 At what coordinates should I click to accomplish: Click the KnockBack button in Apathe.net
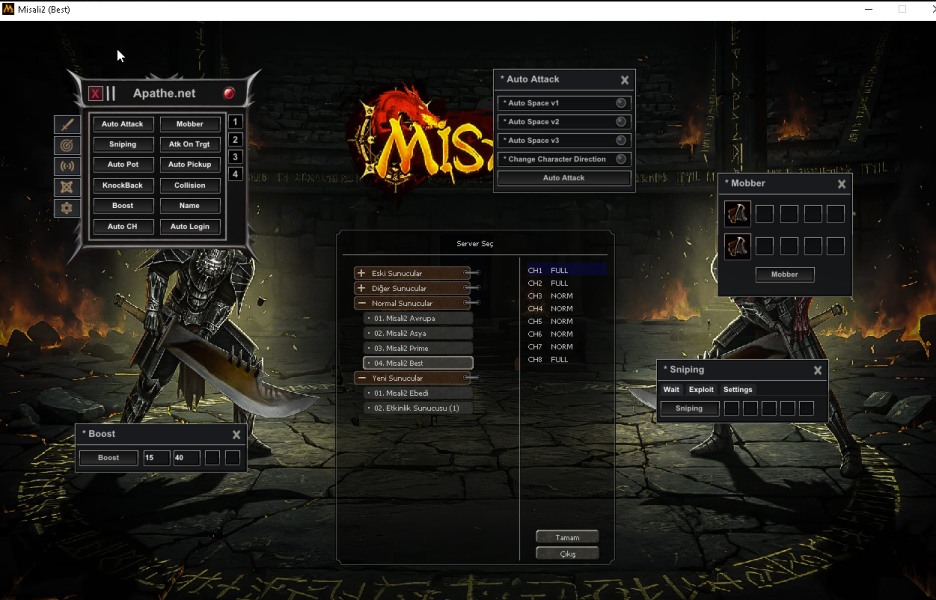coord(123,186)
